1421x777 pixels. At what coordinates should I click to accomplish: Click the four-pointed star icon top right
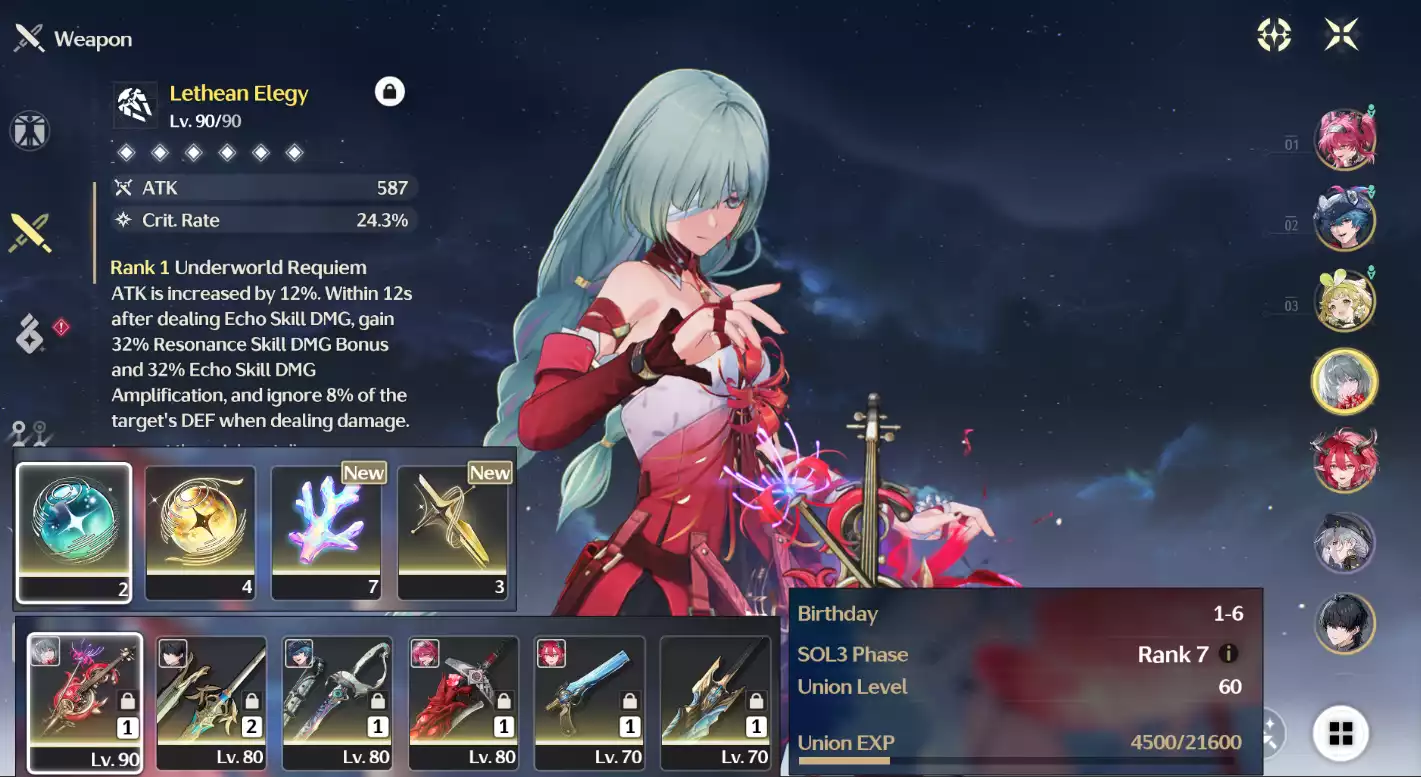click(x=1343, y=34)
